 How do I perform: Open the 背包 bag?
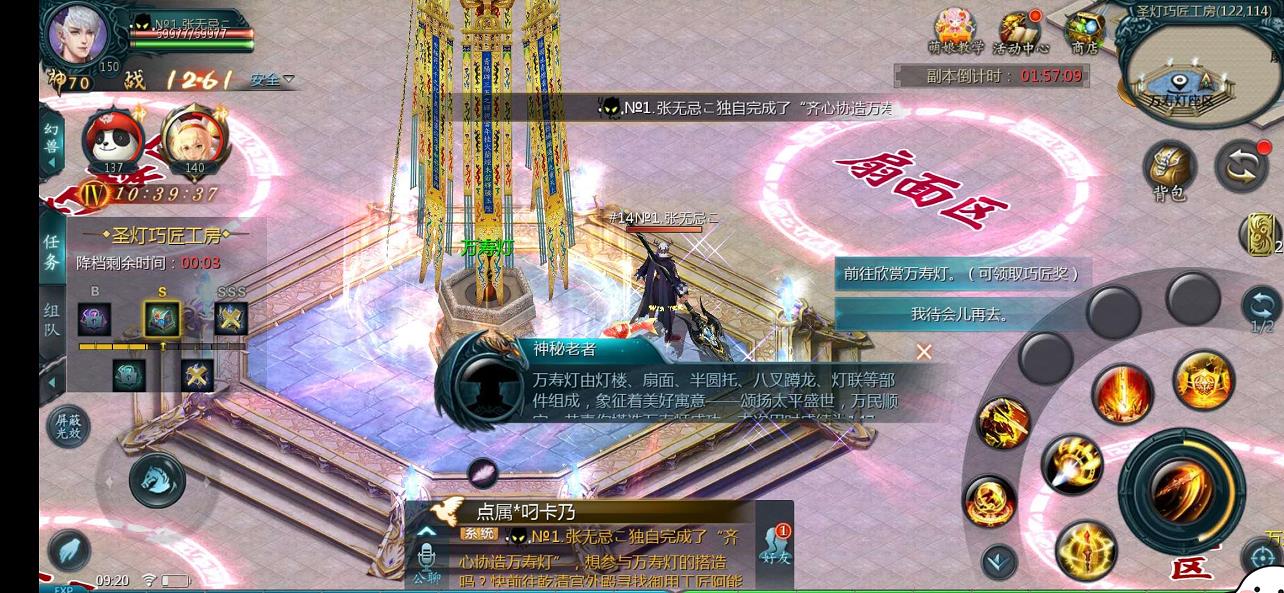(1170, 168)
